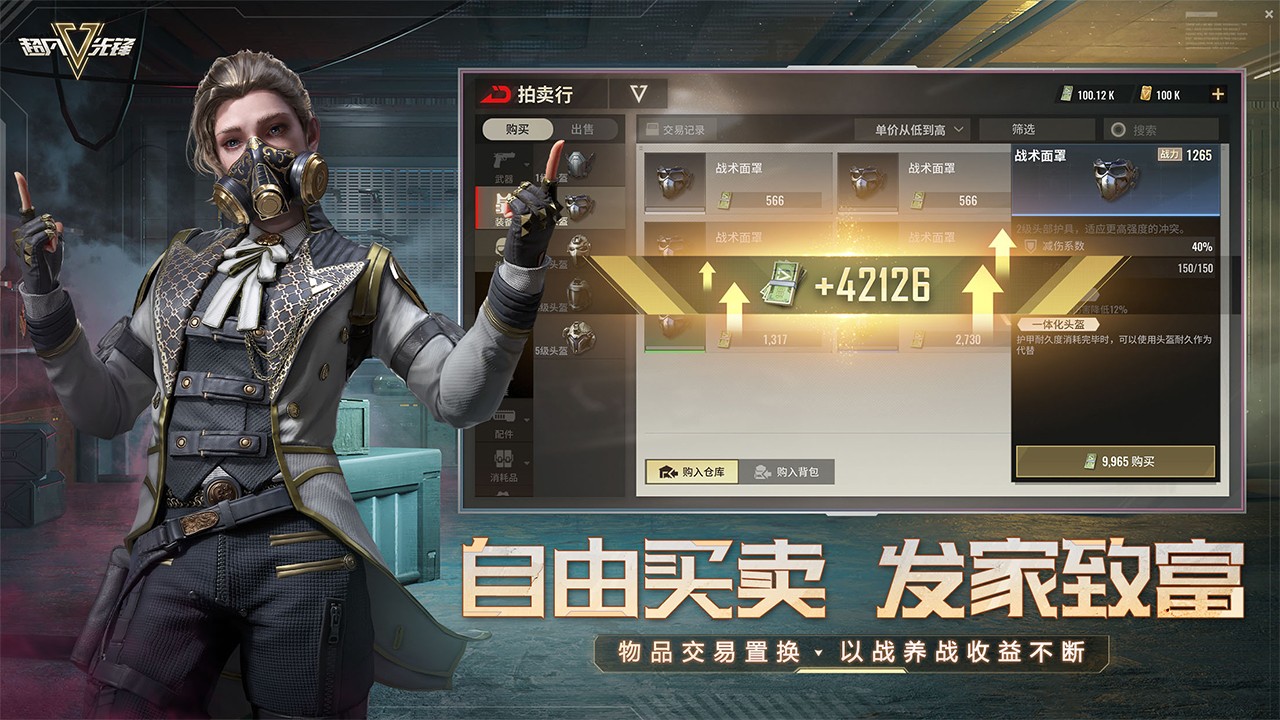Click the V emblem beside the title
The width and height of the screenshot is (1280, 720).
636,92
